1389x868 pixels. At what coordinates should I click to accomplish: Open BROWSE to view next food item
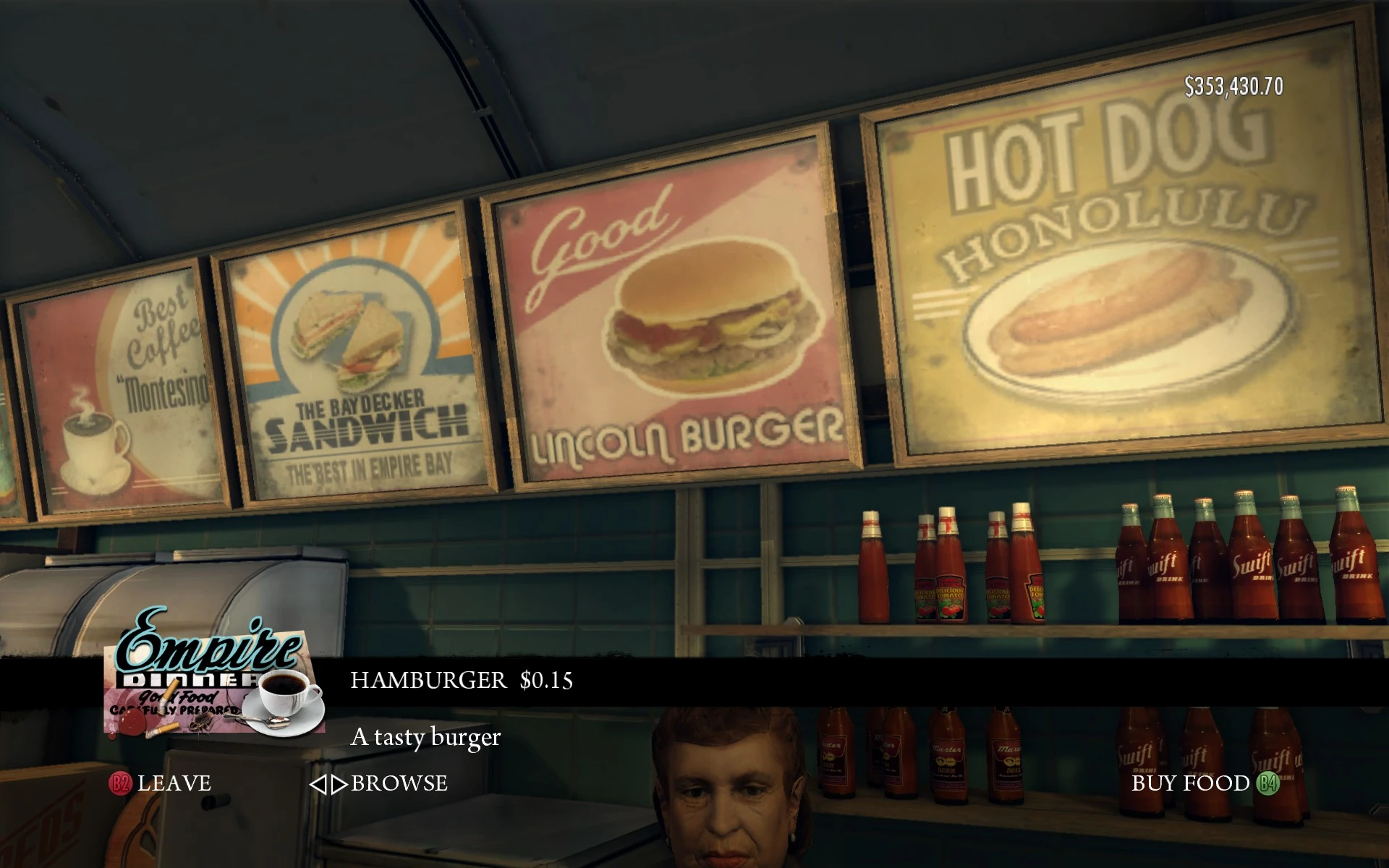pyautogui.click(x=399, y=783)
